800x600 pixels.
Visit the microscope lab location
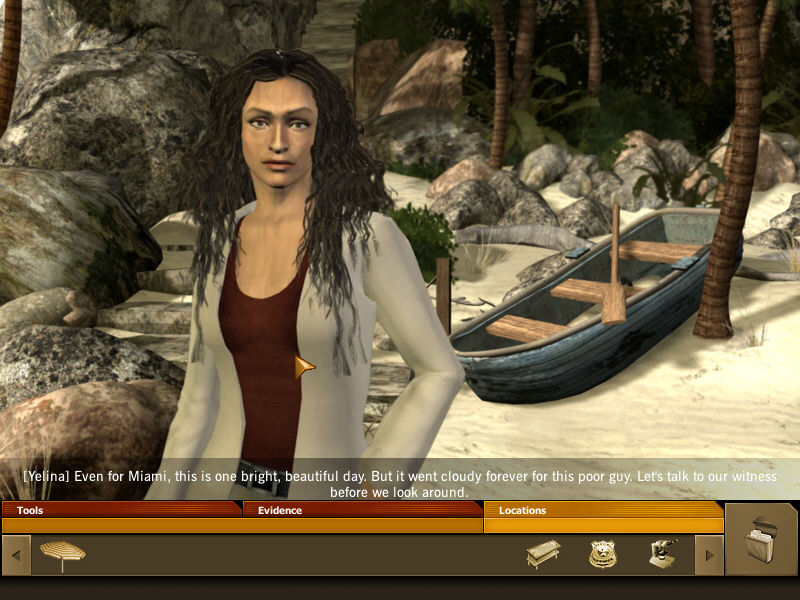click(663, 554)
